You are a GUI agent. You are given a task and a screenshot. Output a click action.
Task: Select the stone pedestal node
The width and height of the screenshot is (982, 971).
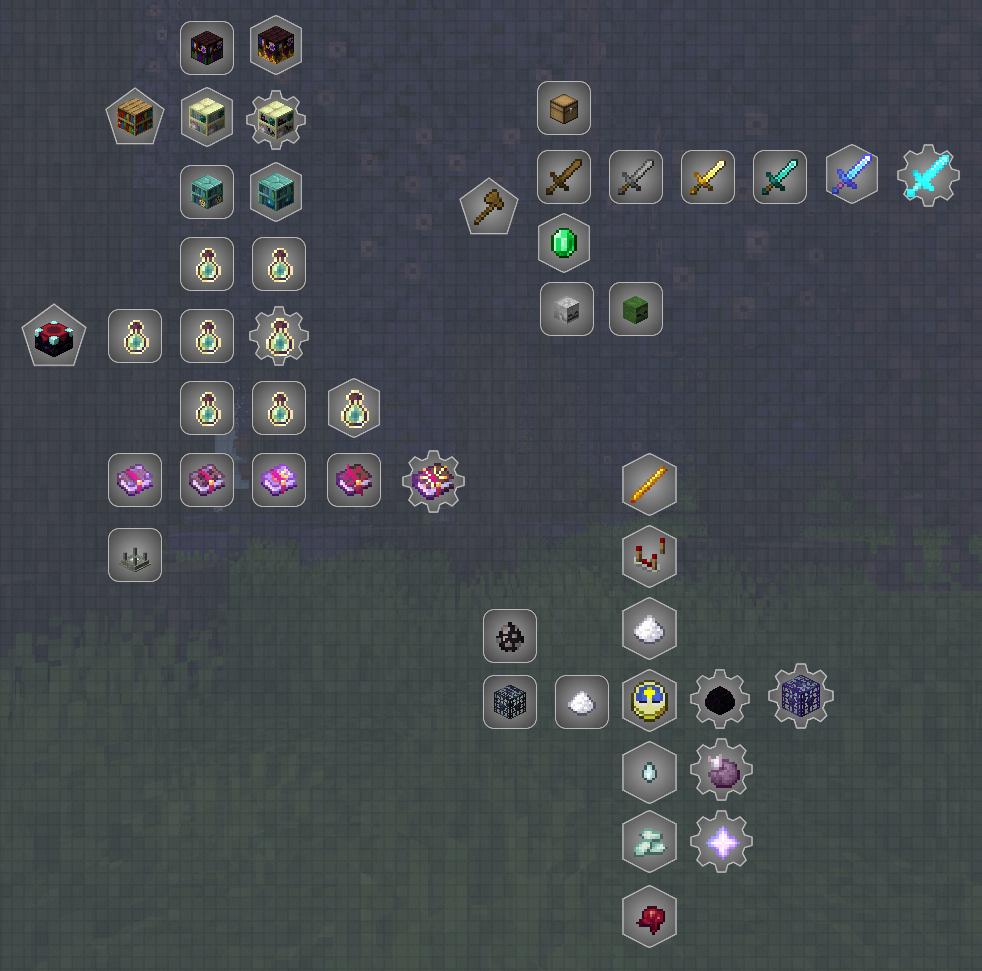(135, 555)
